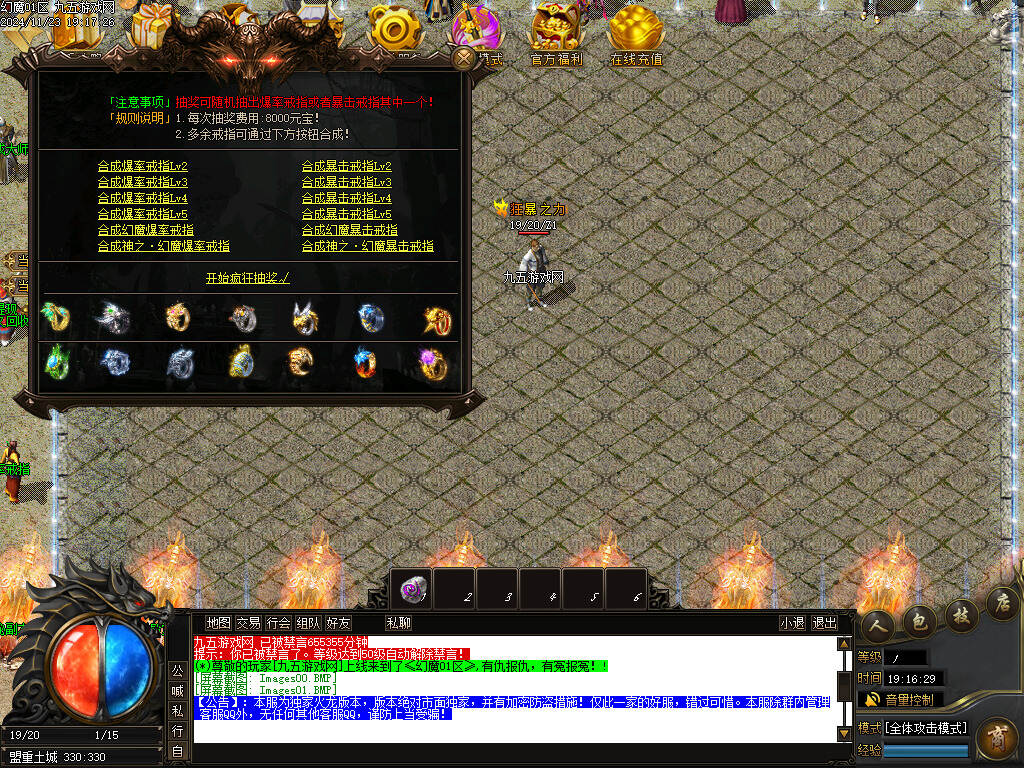
Task: Open the 好友 friends list button
Action: 338,623
